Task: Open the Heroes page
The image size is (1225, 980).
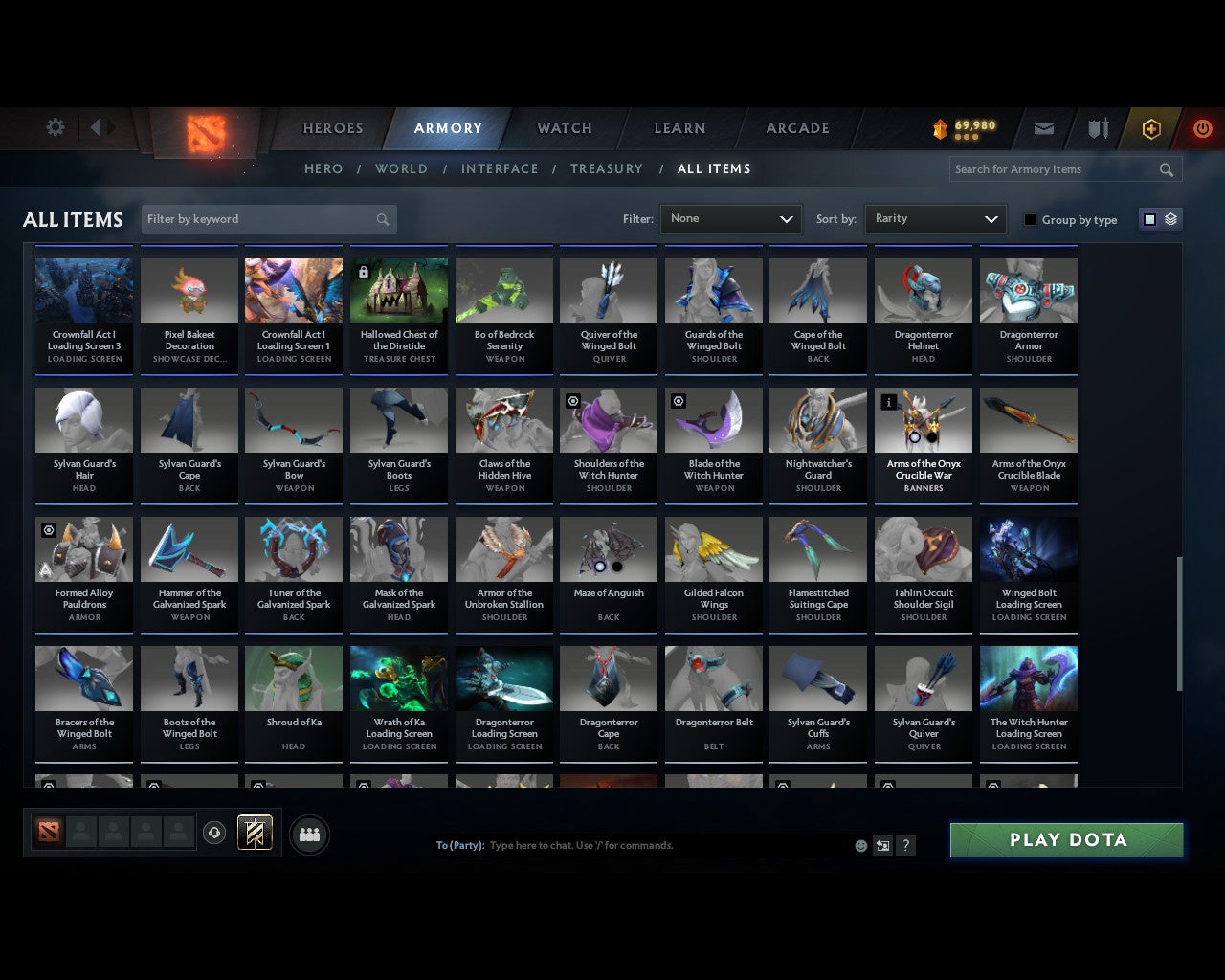Action: tap(332, 127)
